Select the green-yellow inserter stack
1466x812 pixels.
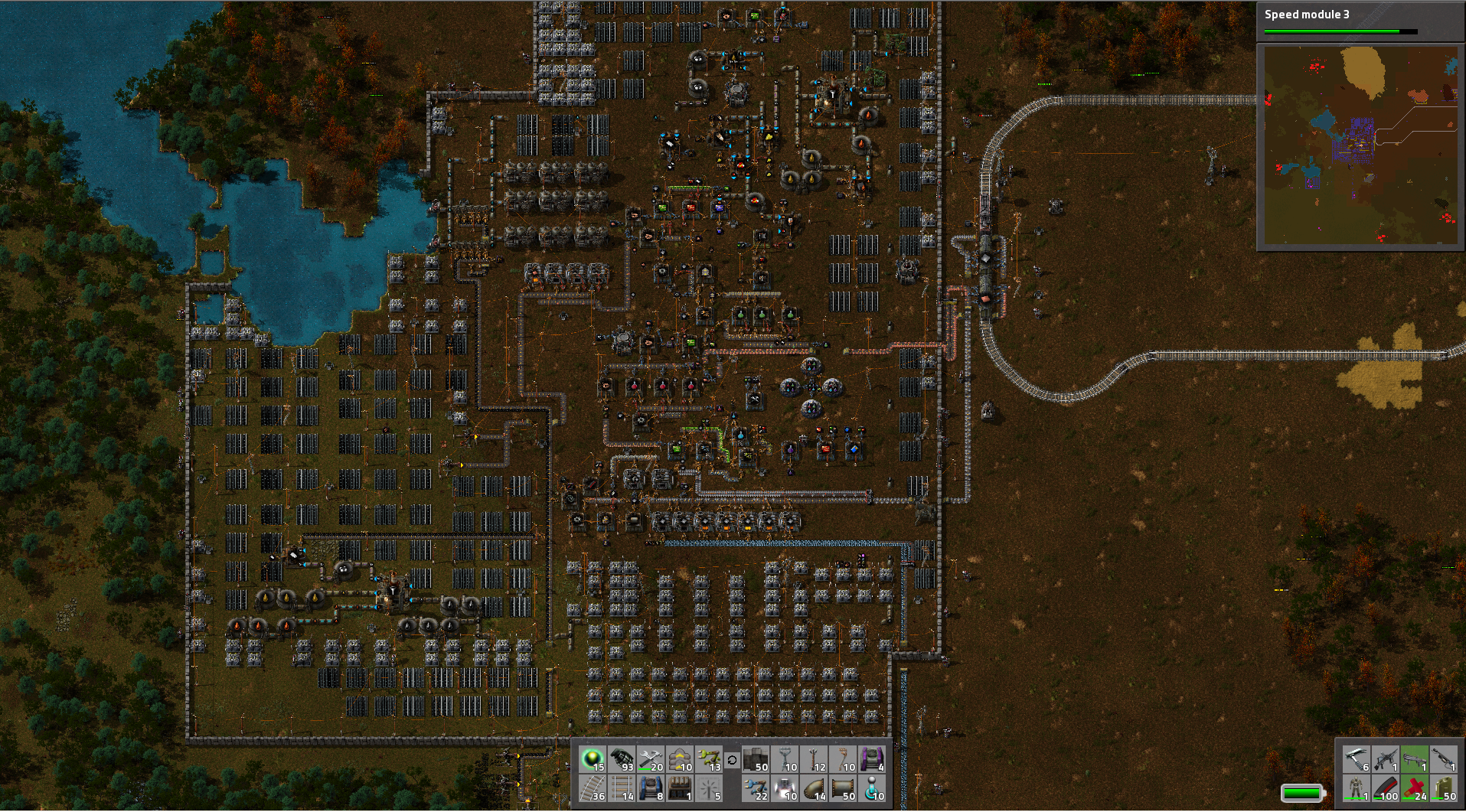point(710,759)
